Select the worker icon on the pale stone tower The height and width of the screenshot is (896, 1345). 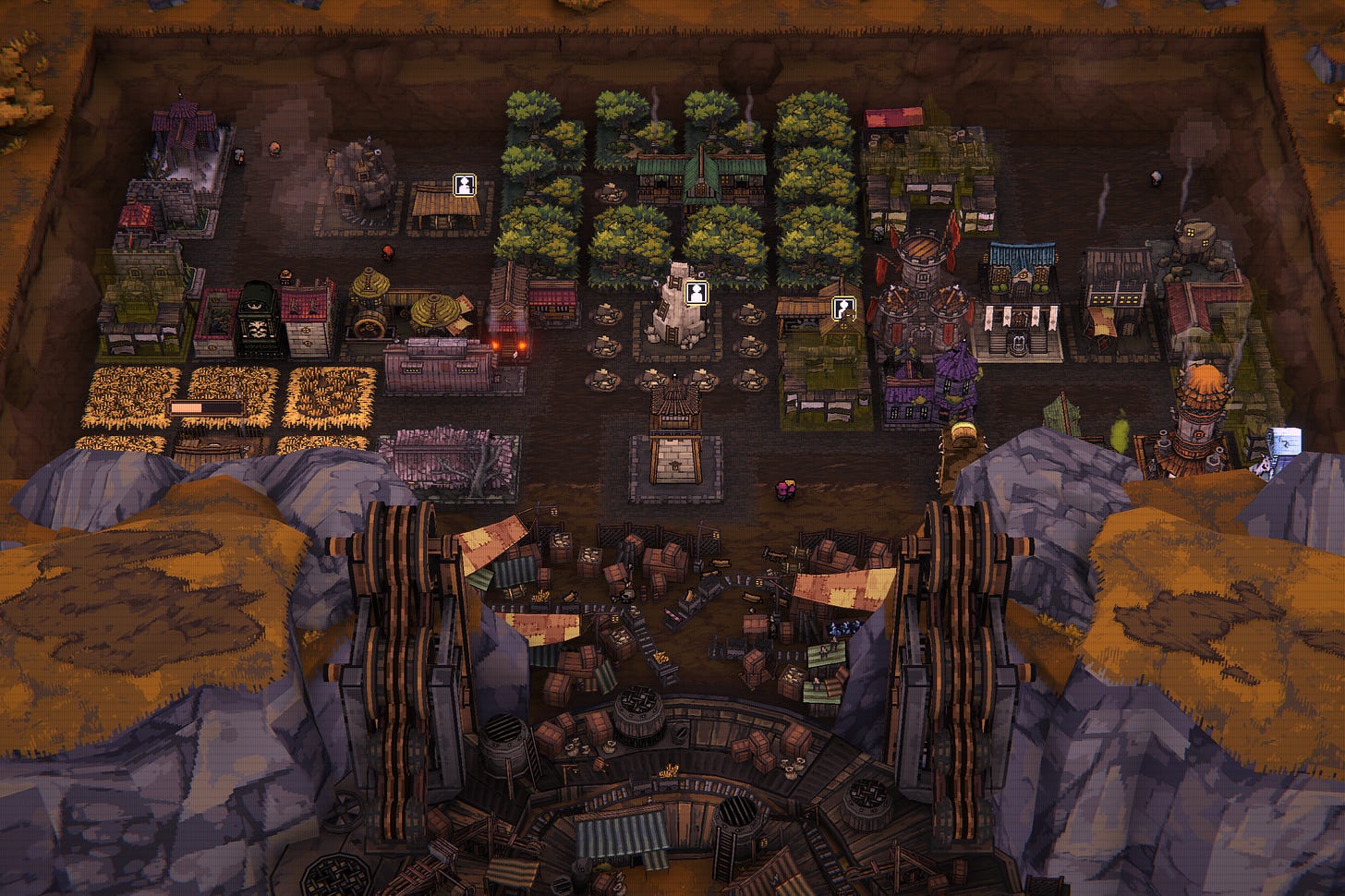click(696, 293)
